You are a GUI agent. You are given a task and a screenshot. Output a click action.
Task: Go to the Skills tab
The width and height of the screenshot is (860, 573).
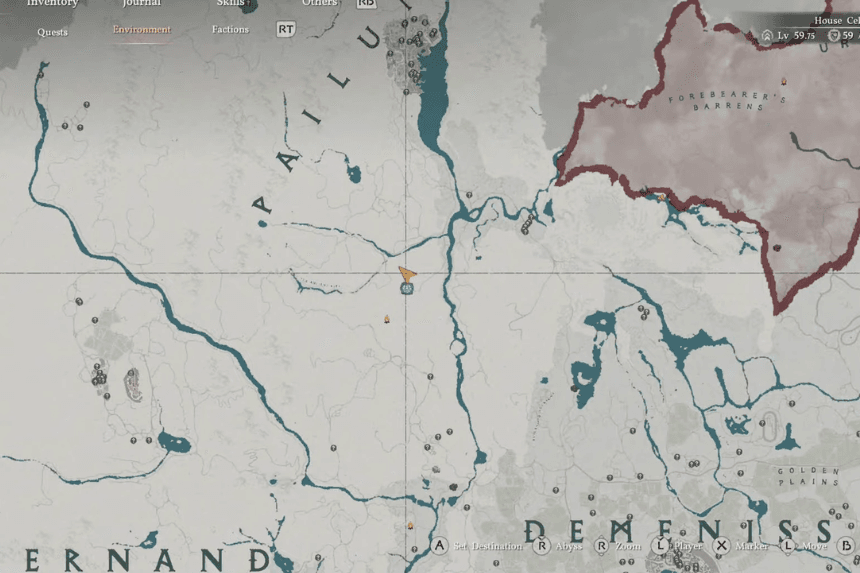click(x=230, y=4)
